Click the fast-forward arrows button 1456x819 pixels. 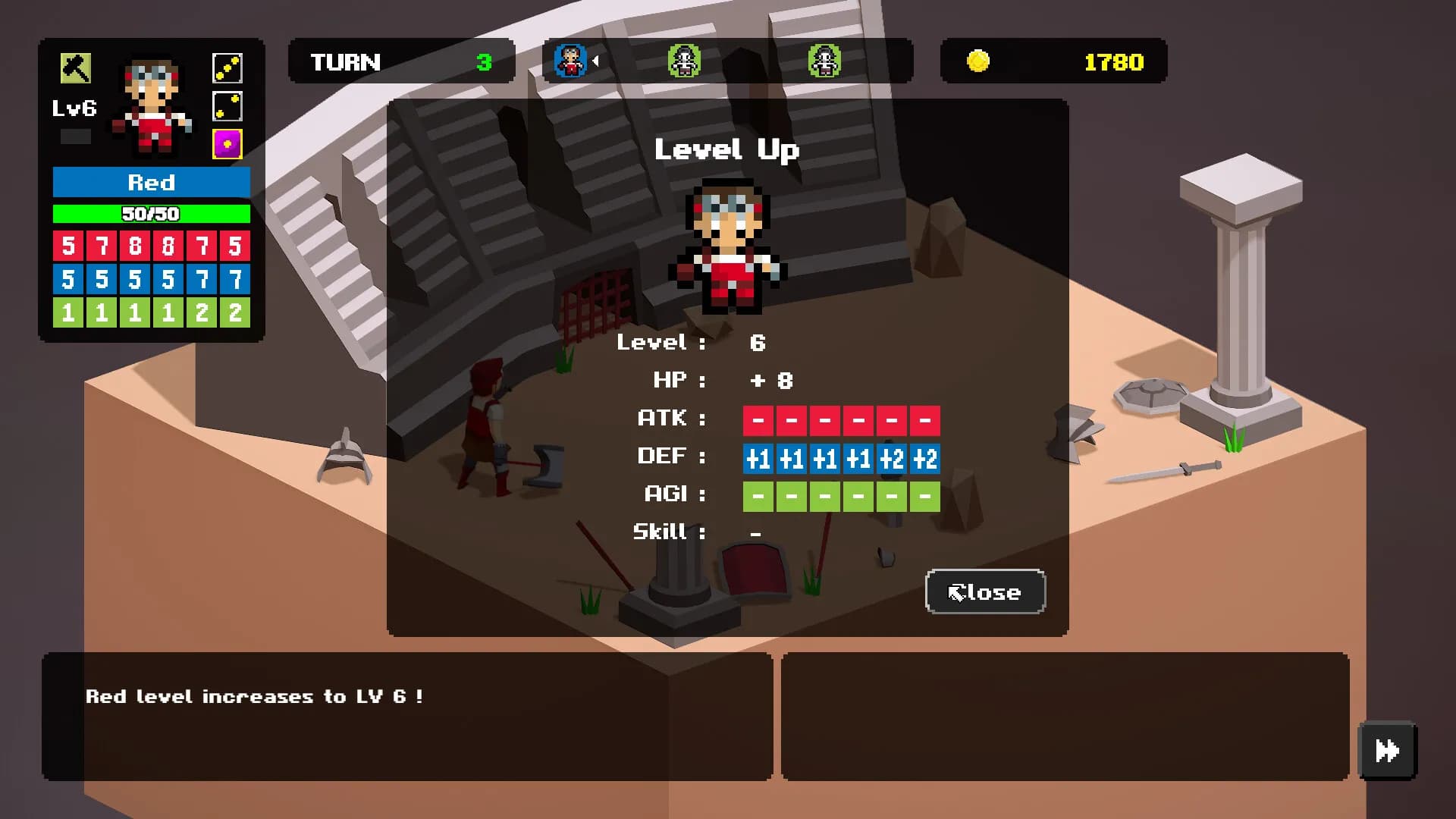[x=1387, y=751]
